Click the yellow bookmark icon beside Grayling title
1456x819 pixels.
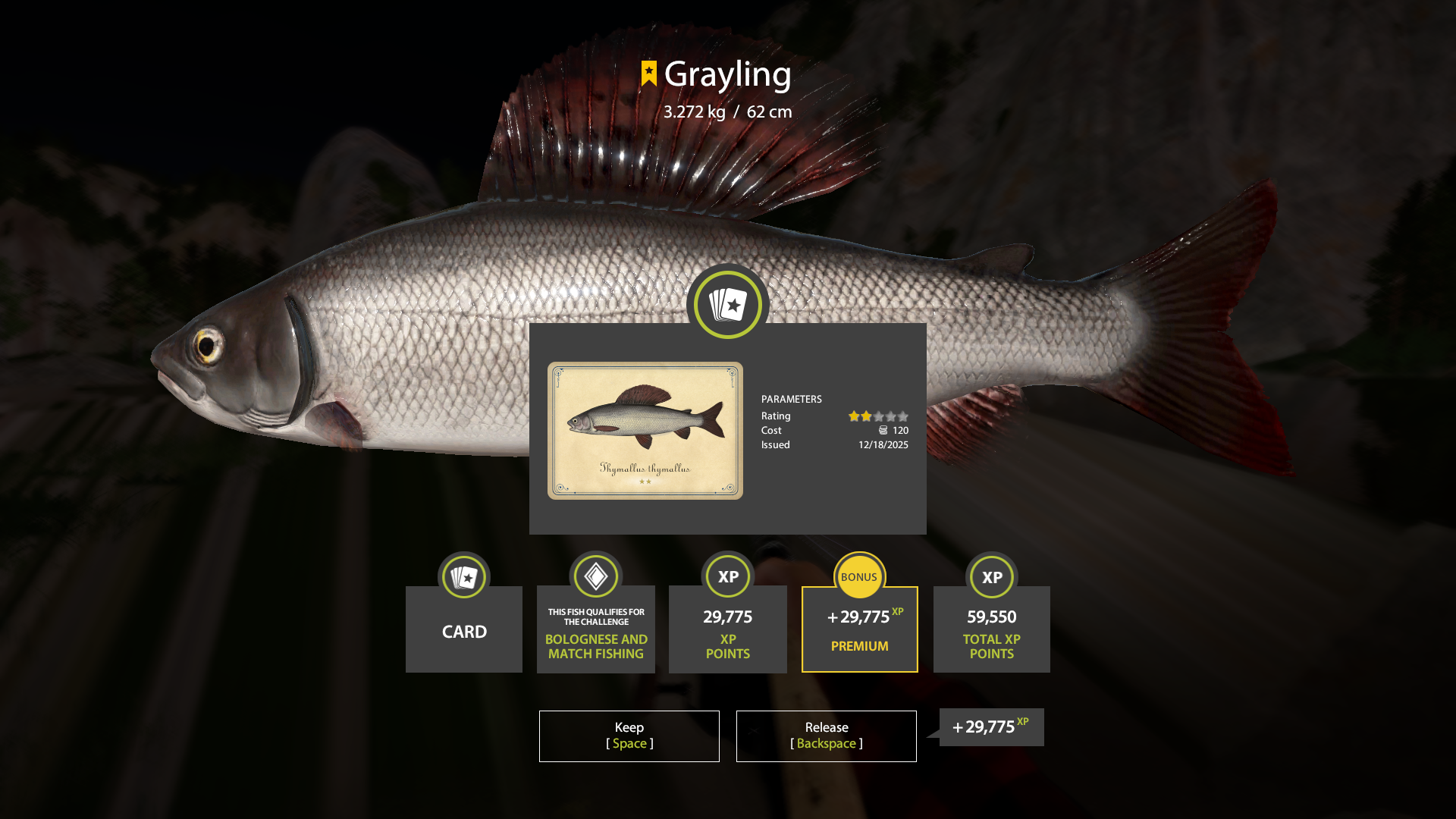click(x=648, y=74)
